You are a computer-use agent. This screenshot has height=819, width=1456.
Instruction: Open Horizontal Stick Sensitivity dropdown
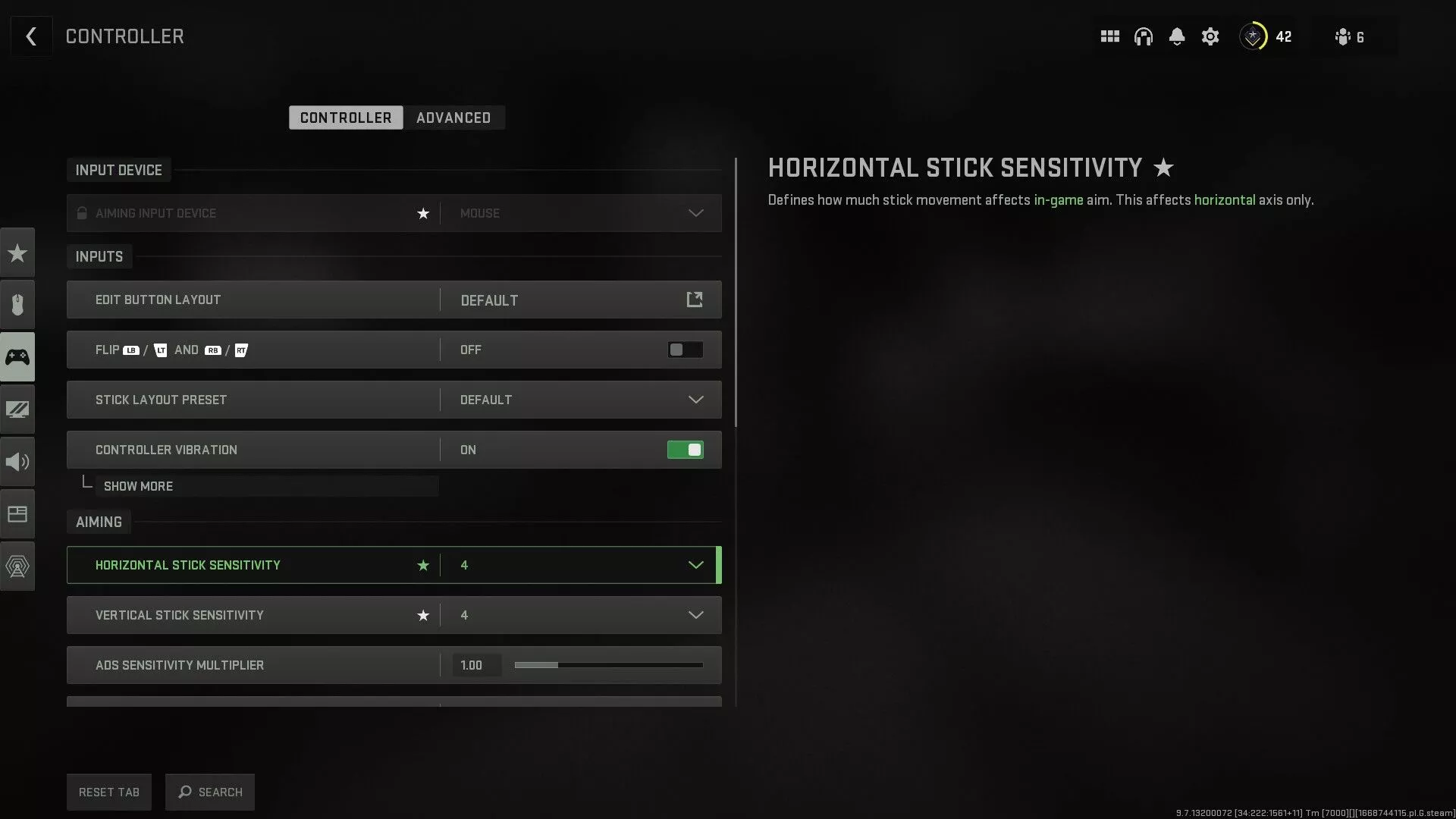695,565
